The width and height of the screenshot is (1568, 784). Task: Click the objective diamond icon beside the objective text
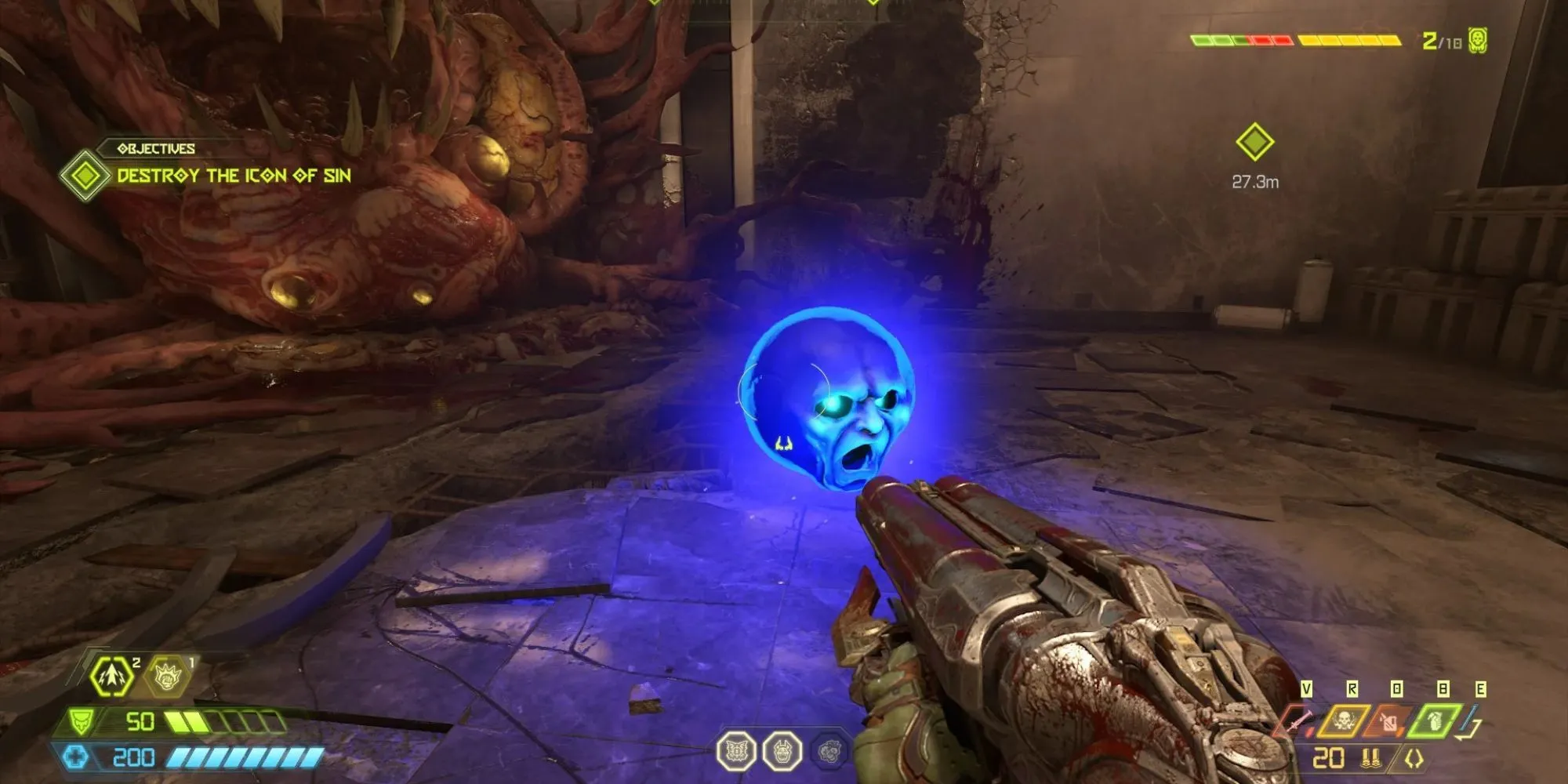coord(85,175)
